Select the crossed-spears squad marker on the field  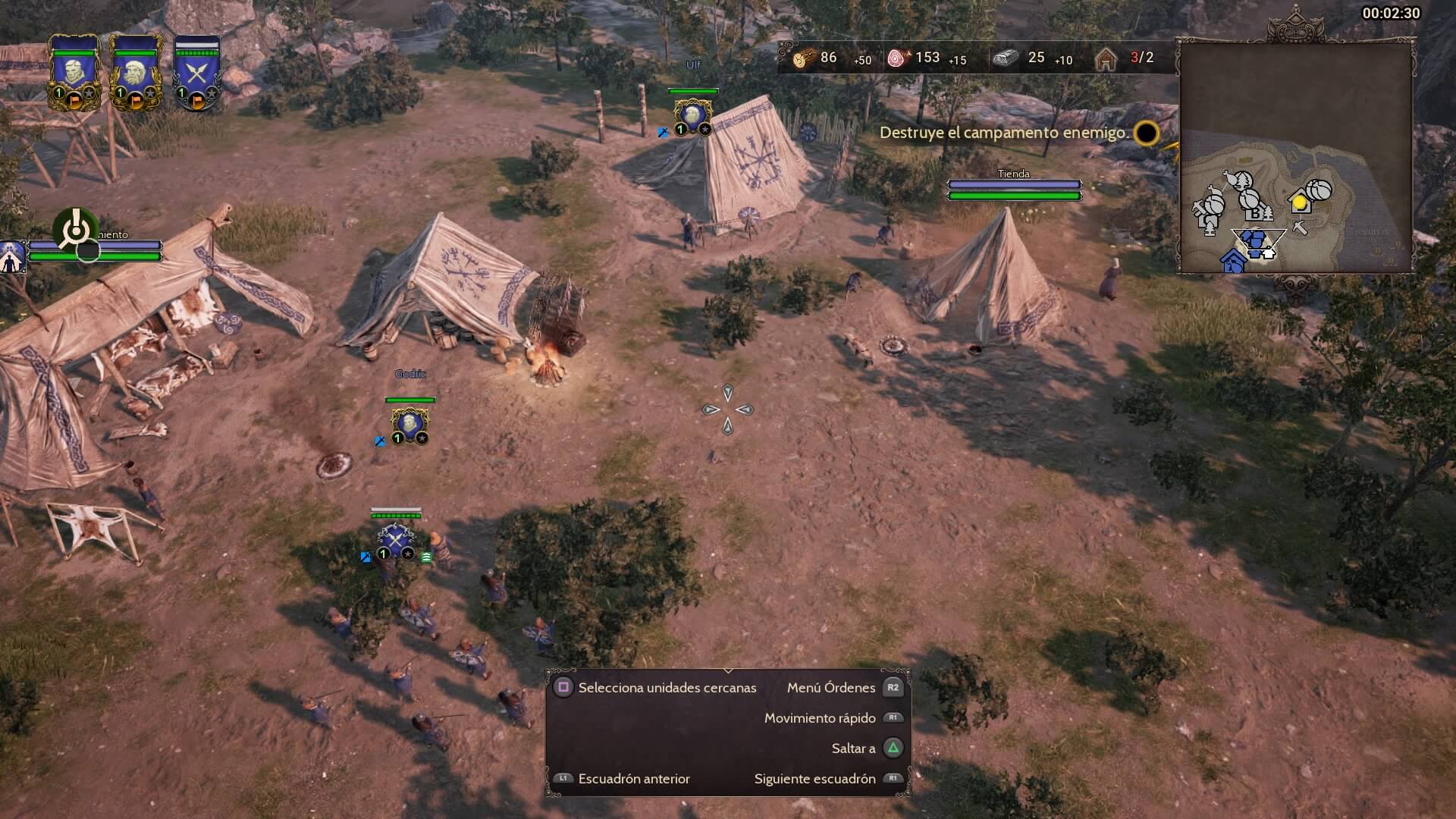395,538
